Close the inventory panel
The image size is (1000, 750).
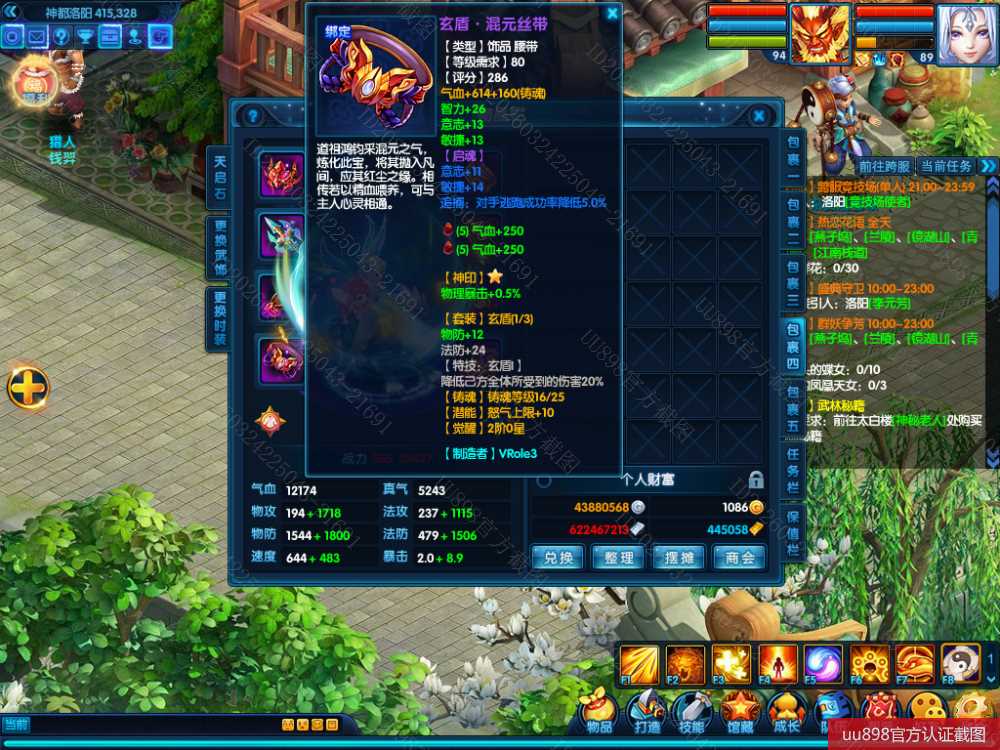click(x=759, y=116)
